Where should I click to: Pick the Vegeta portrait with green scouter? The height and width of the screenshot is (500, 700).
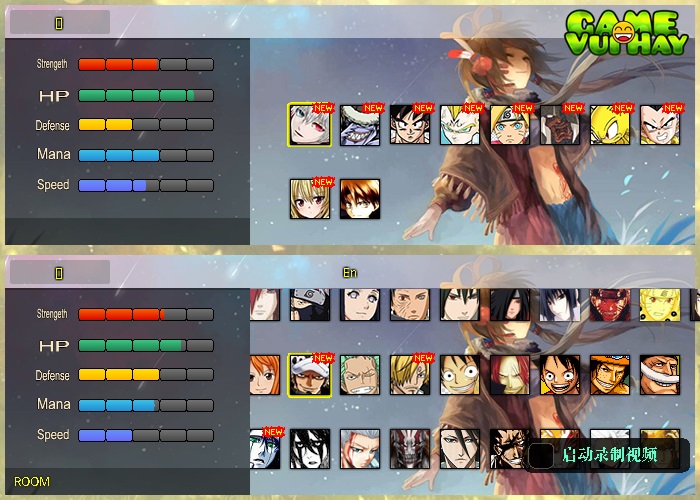click(460, 125)
